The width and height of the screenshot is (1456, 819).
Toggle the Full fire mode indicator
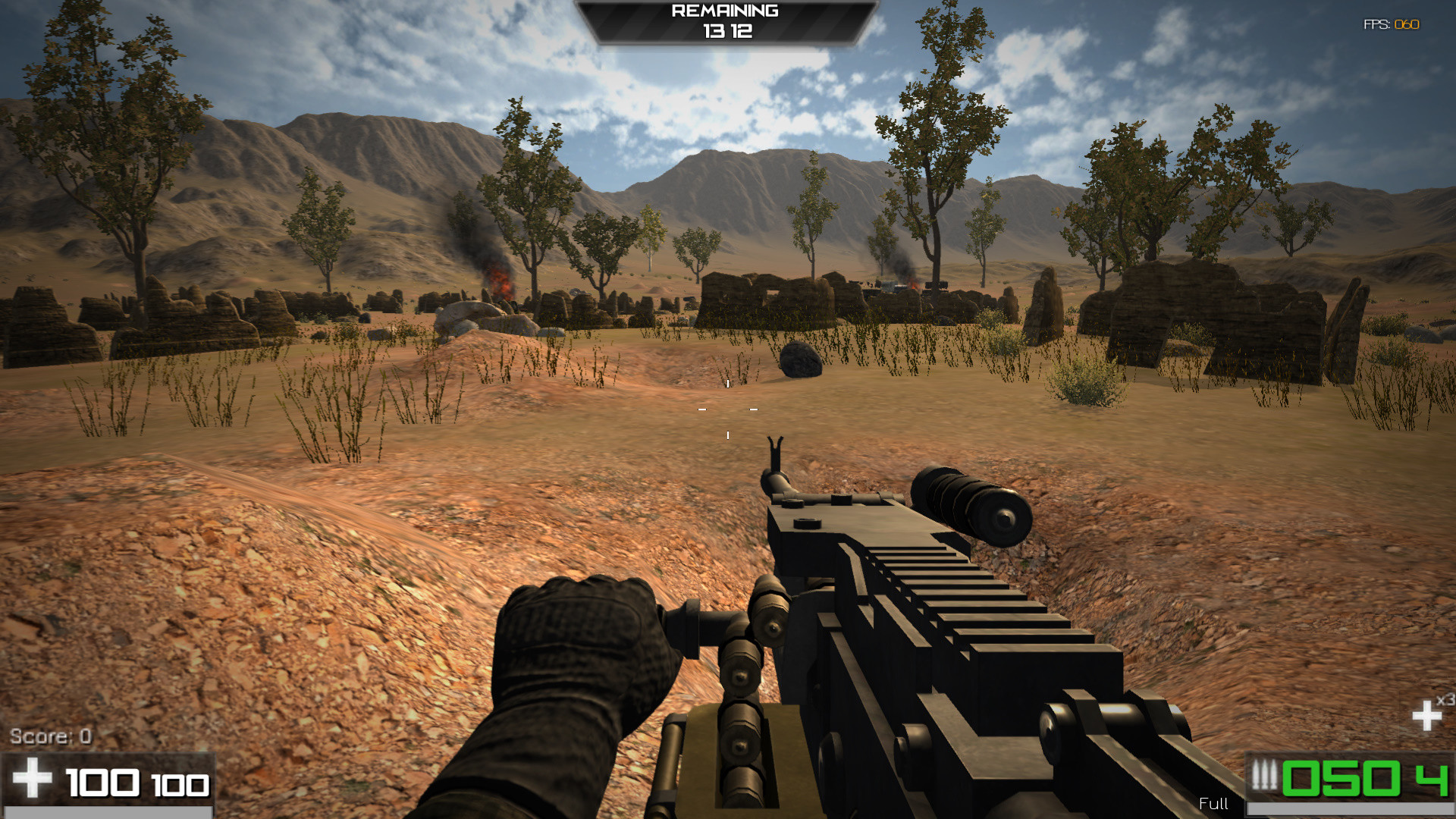[1213, 804]
